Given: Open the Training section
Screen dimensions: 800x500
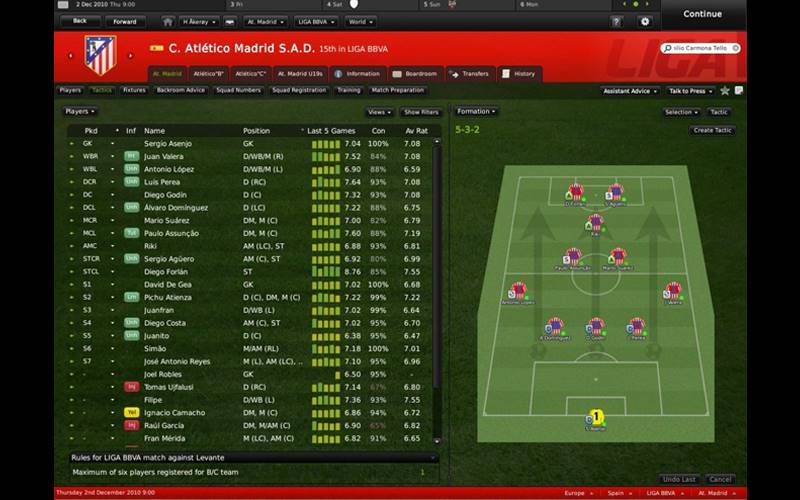Looking at the screenshot, I should coord(349,90).
